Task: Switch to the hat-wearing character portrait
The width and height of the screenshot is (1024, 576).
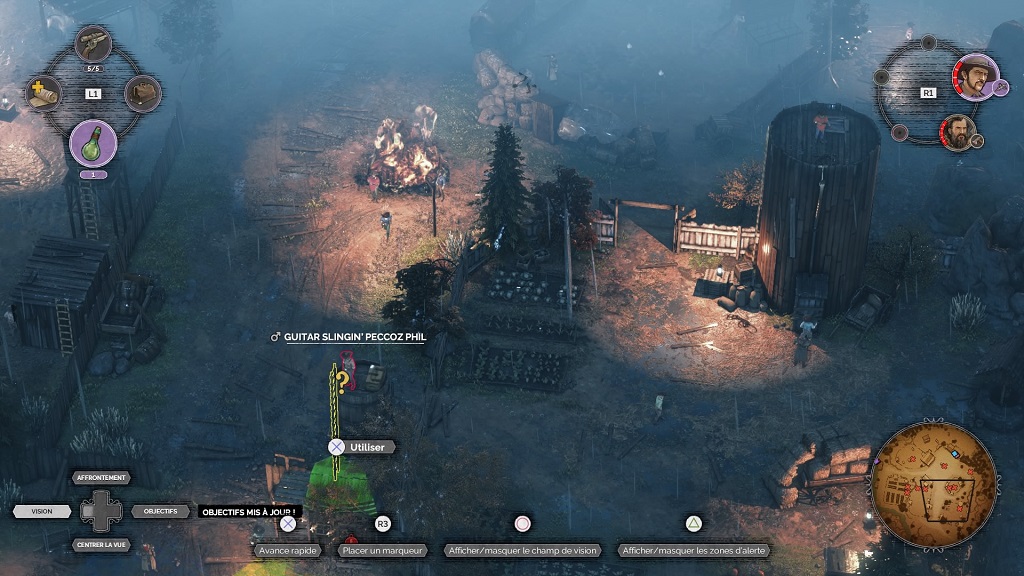Action: [x=973, y=76]
